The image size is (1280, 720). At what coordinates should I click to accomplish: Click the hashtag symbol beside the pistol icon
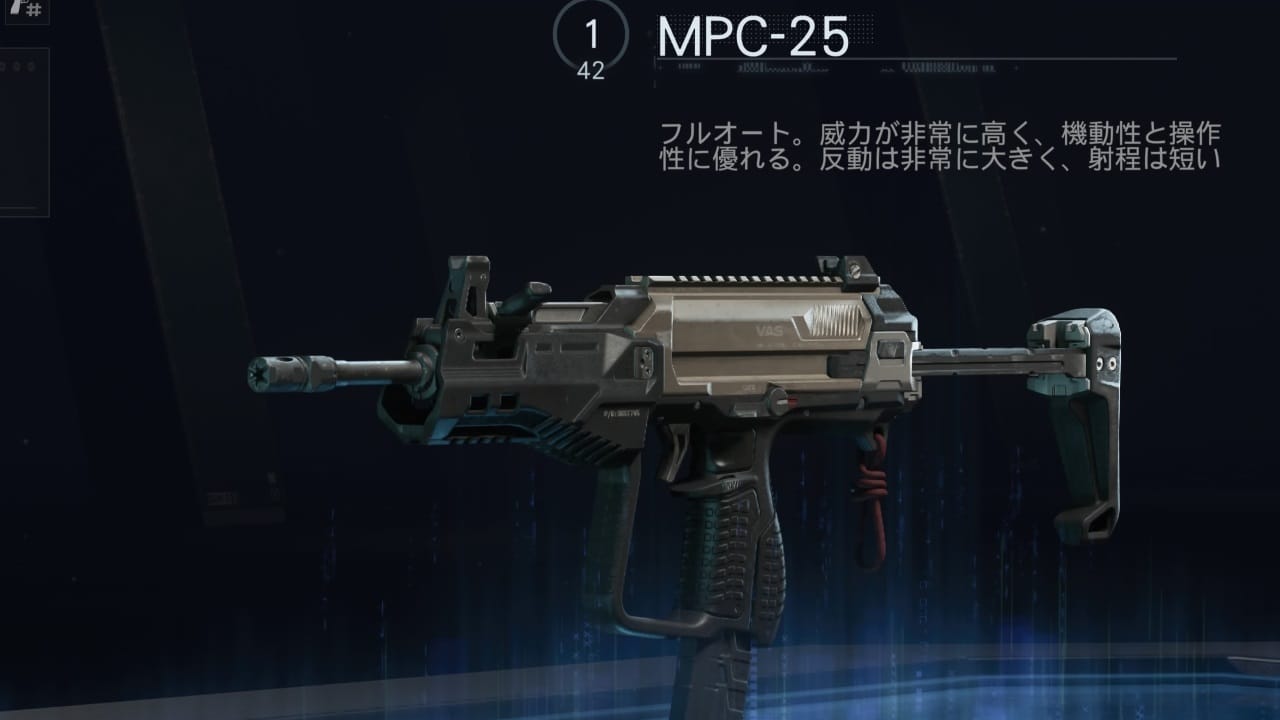(x=33, y=9)
